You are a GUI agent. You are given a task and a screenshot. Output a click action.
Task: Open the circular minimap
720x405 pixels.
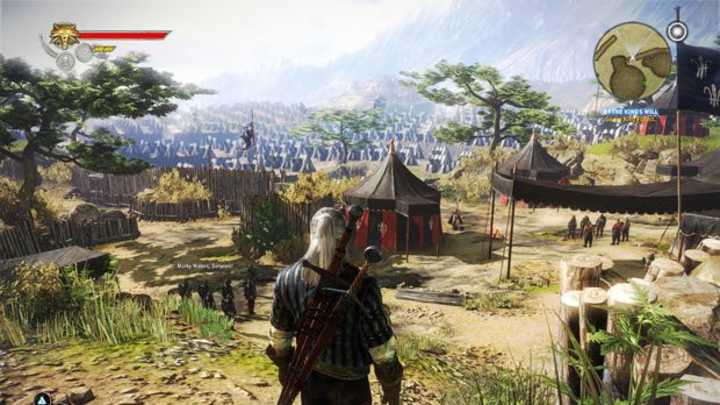631,59
